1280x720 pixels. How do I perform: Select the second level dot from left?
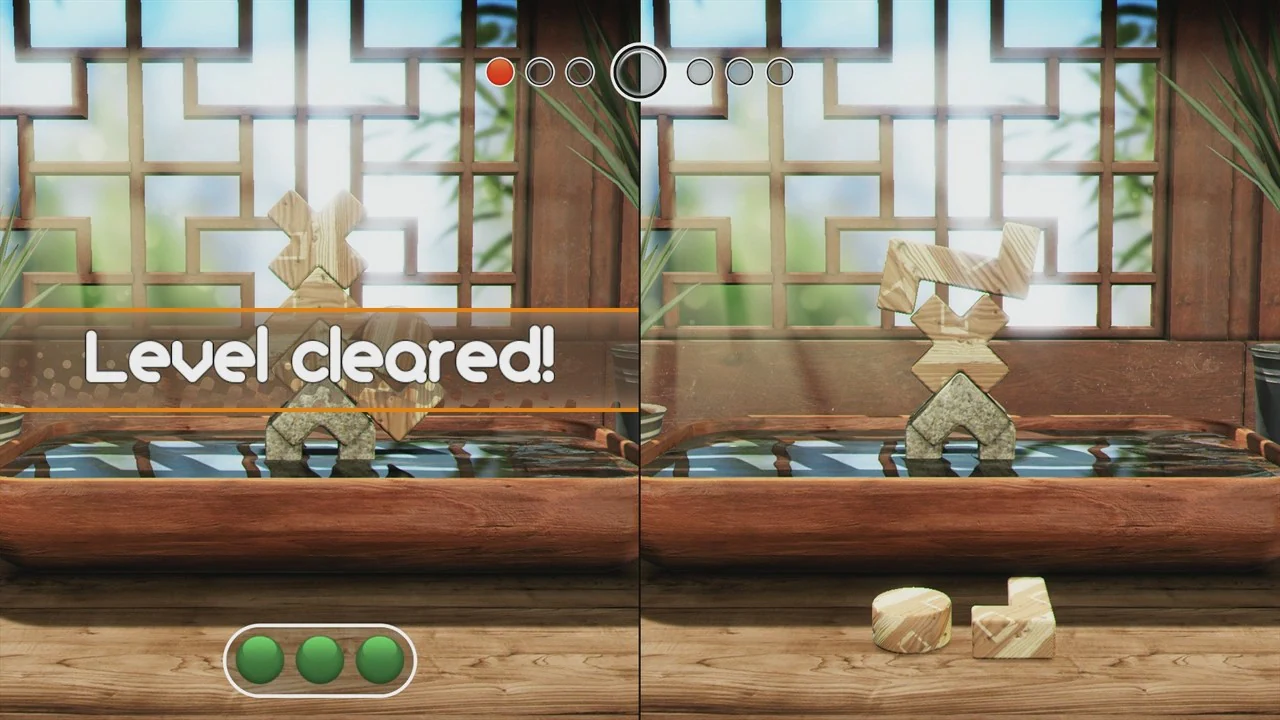click(x=539, y=71)
